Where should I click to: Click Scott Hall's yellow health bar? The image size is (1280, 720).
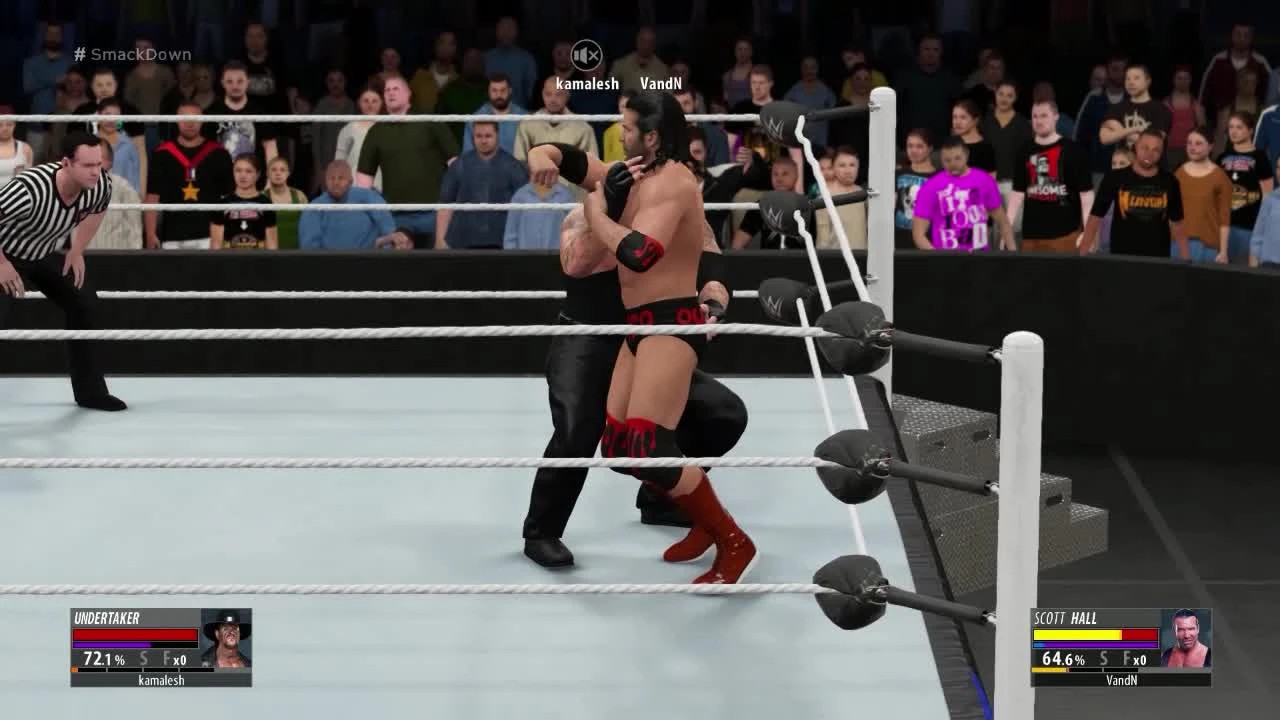coord(1077,634)
